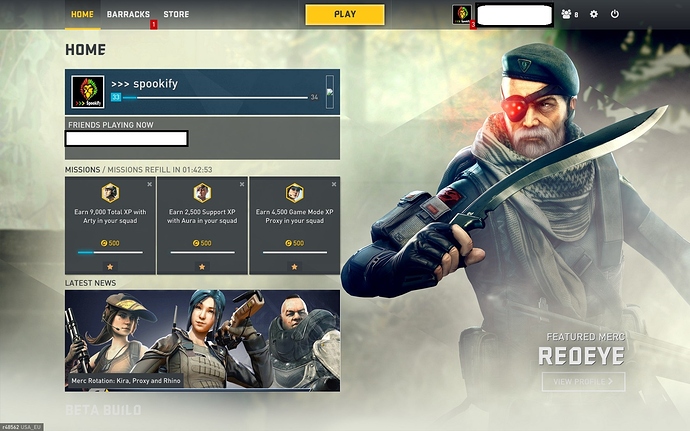The image size is (690, 431).
Task: Click the profile avatar in top bar
Action: tap(462, 14)
